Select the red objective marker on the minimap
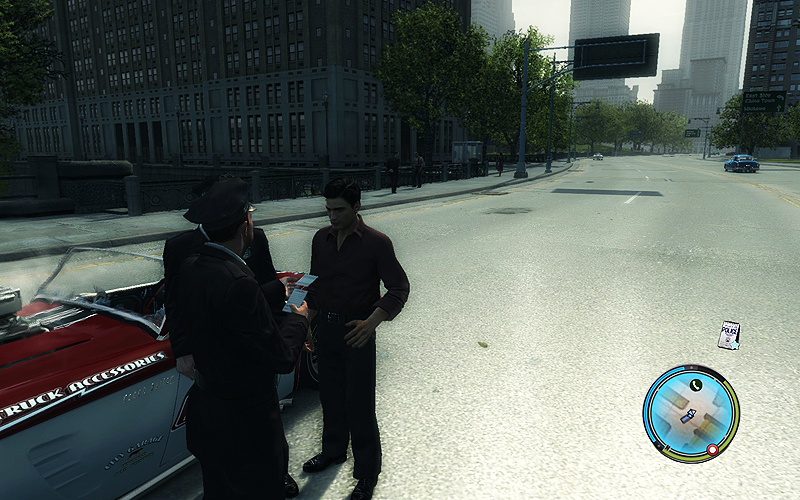Image resolution: width=800 pixels, height=500 pixels. coord(712,450)
